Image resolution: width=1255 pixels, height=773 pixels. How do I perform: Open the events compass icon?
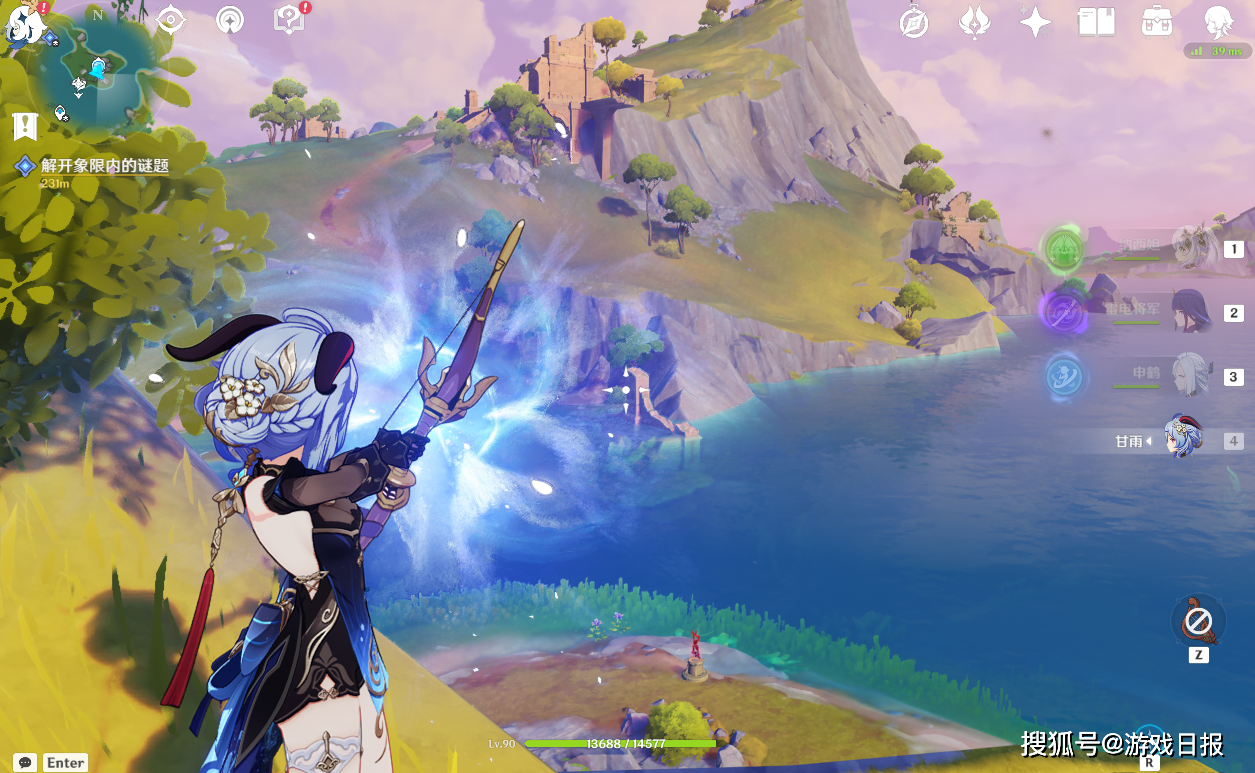pos(913,22)
